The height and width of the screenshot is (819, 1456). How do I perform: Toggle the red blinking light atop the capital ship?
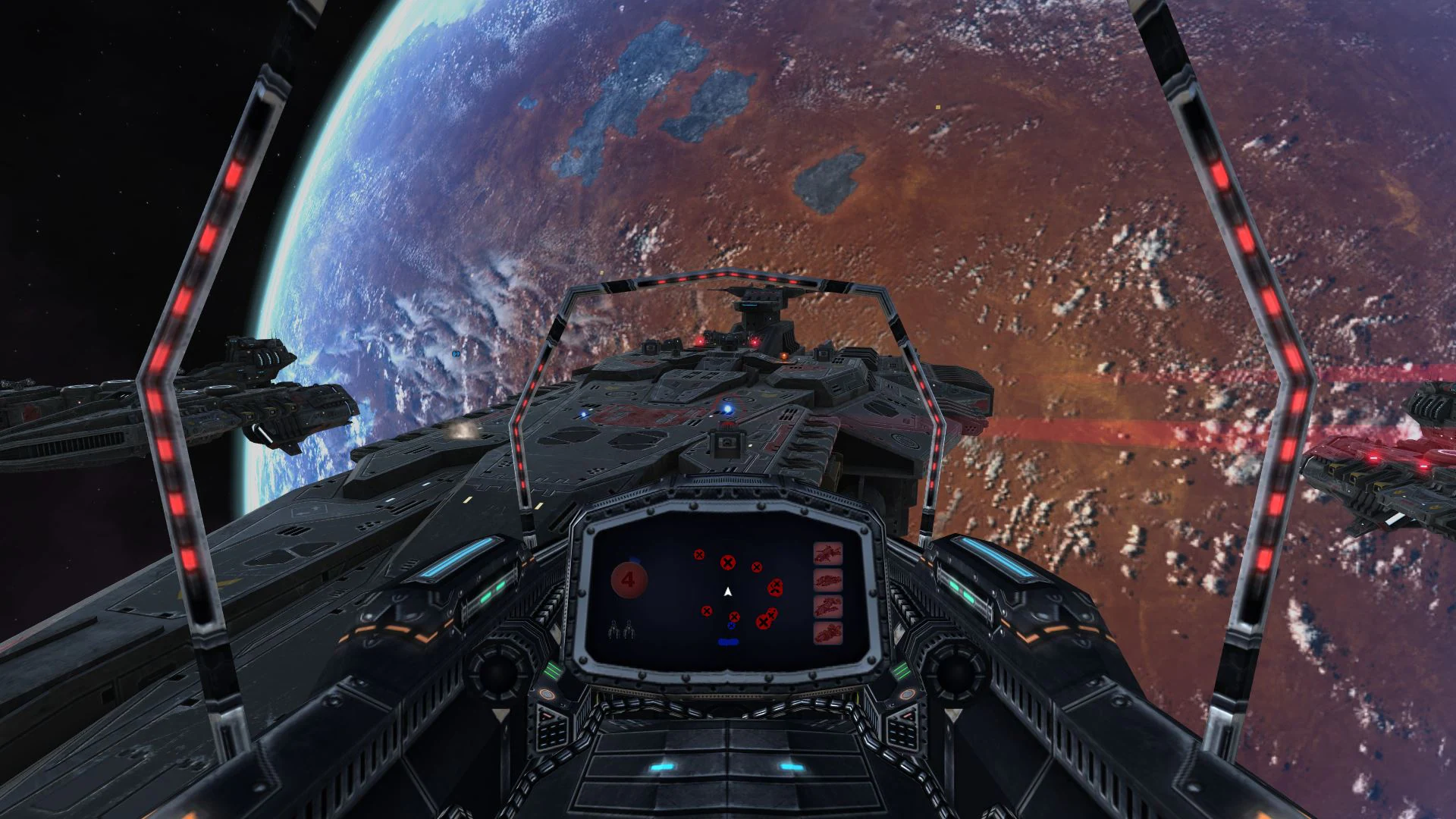click(755, 341)
